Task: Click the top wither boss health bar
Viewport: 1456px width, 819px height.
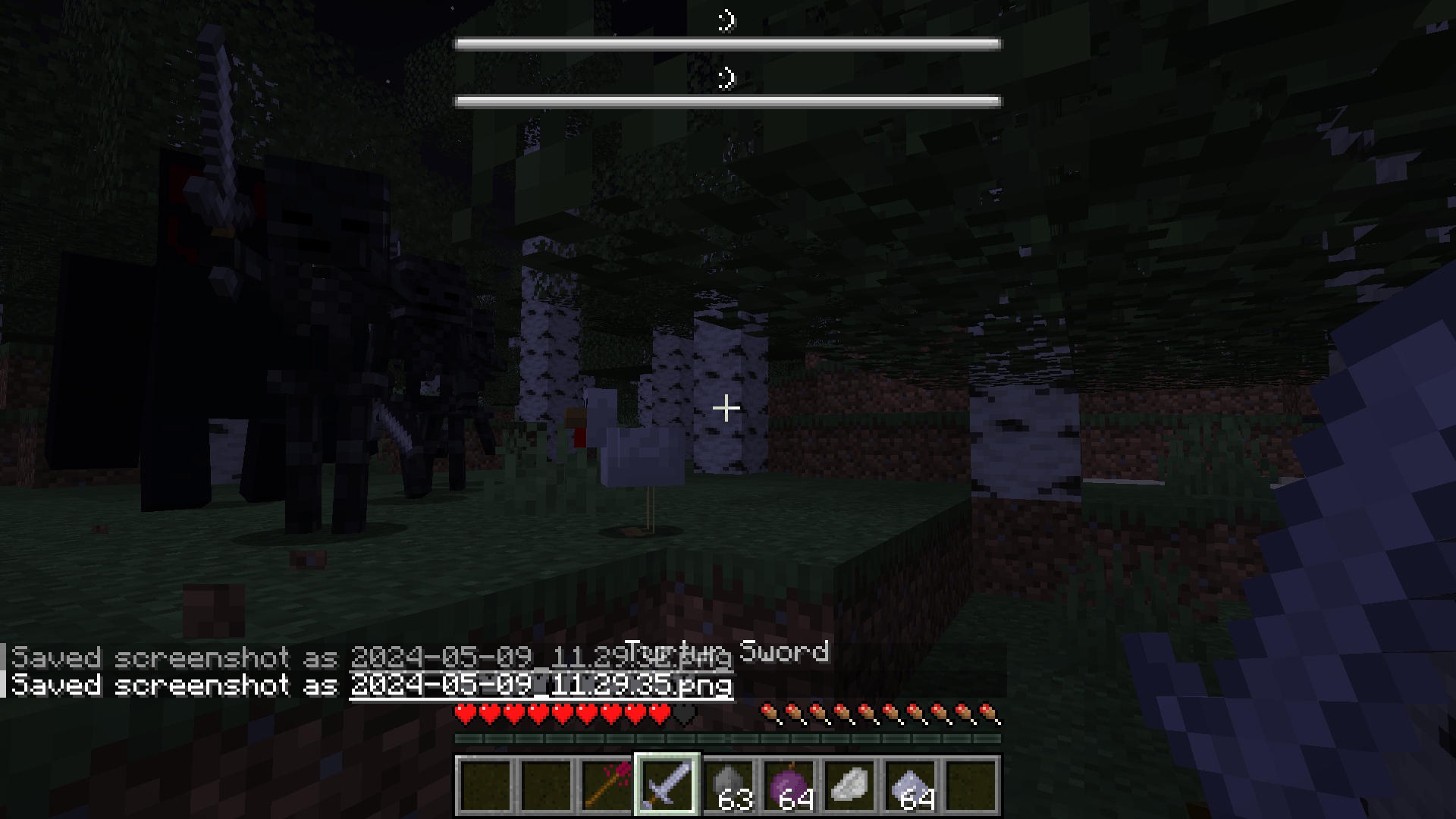Action: 726,43
